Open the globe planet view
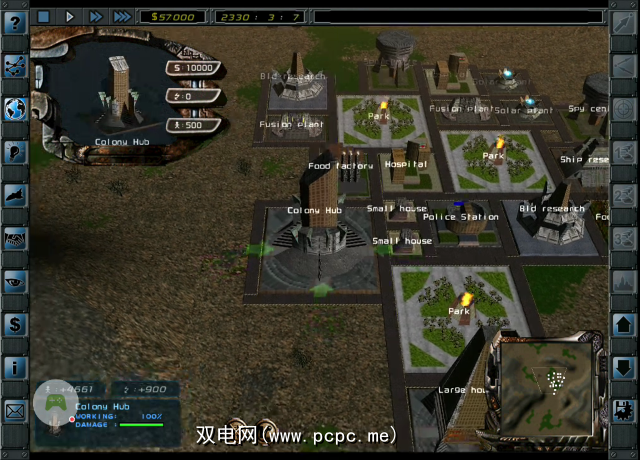 [15, 108]
